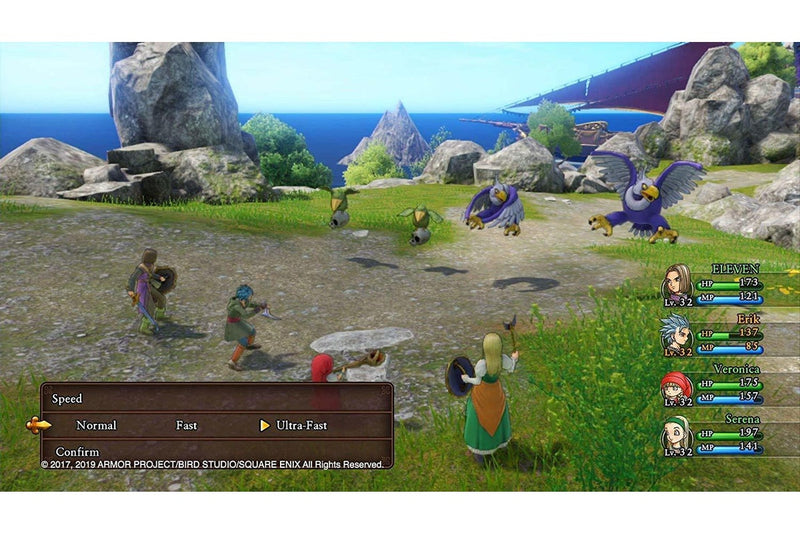Set battle speed to Normal
Screen dimensions: 800x533
(96, 425)
